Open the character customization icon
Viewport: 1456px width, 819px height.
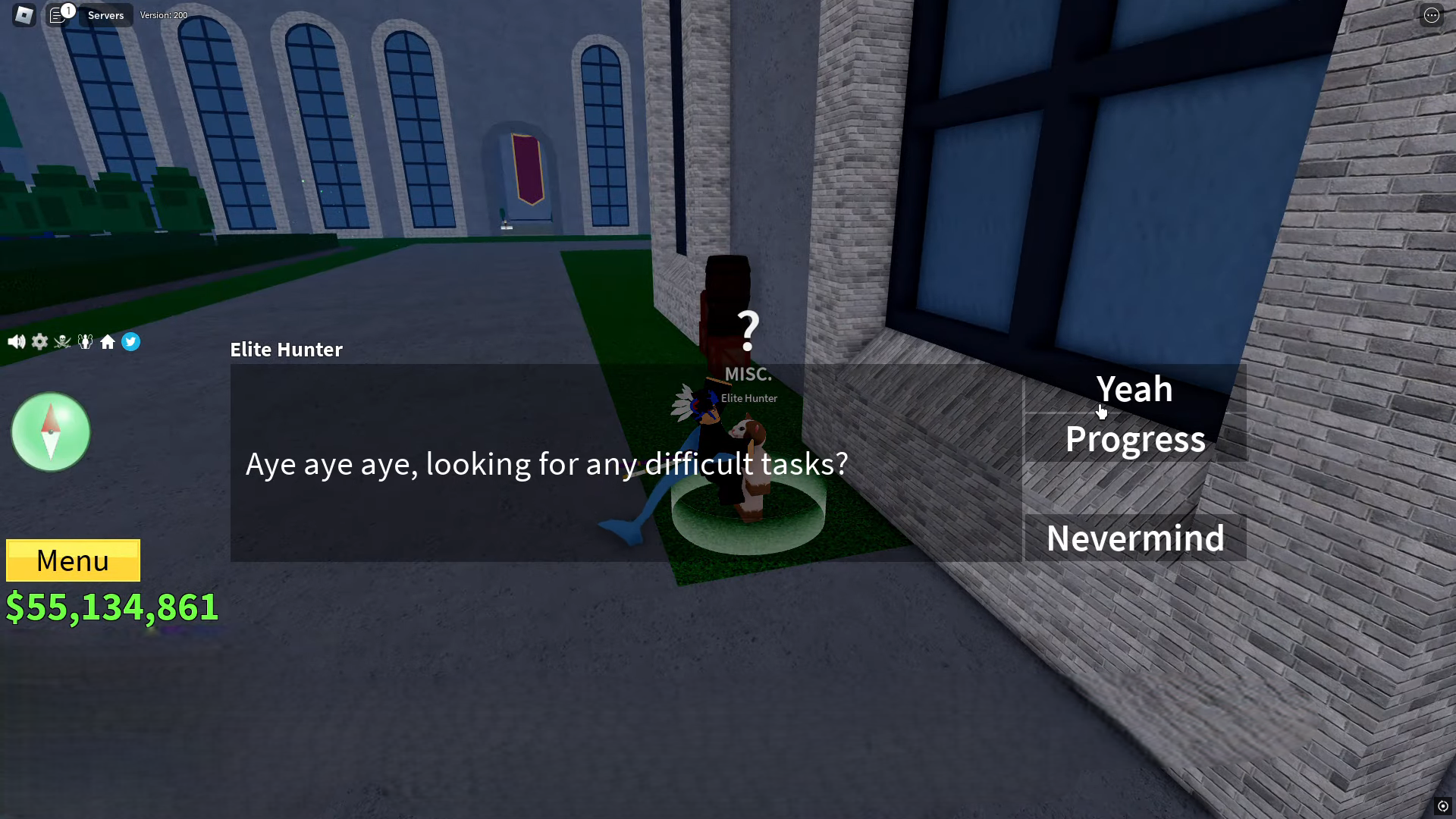pyautogui.click(x=85, y=341)
